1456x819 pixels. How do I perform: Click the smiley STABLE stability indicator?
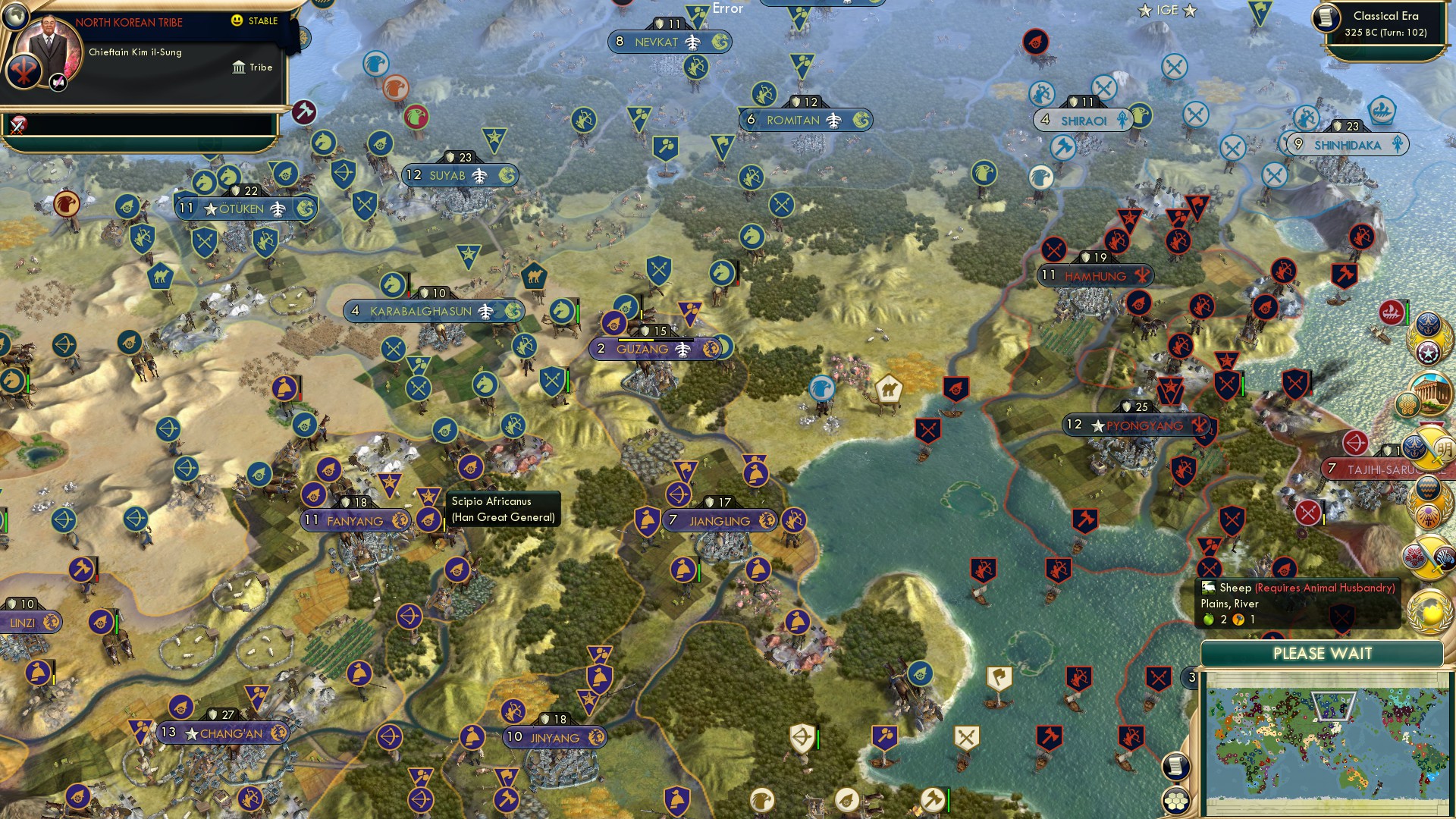point(237,21)
